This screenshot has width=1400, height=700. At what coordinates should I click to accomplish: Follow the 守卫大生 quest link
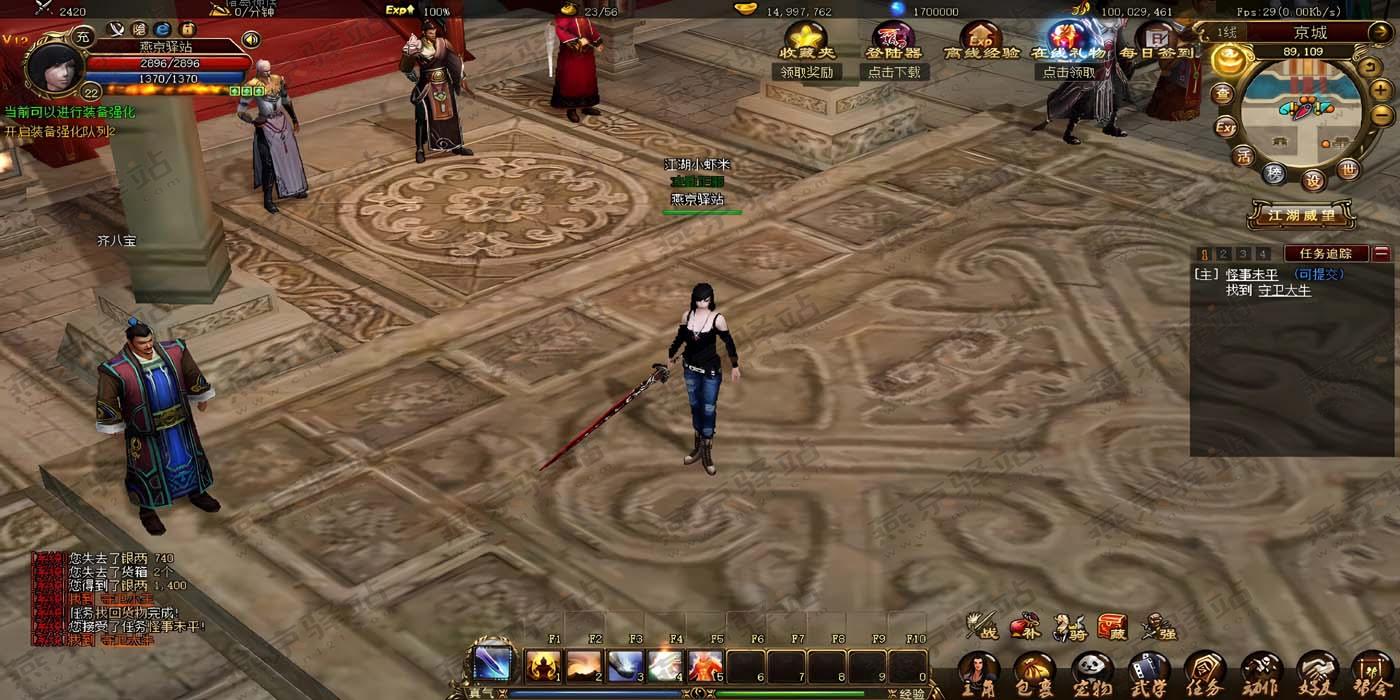pos(1284,290)
